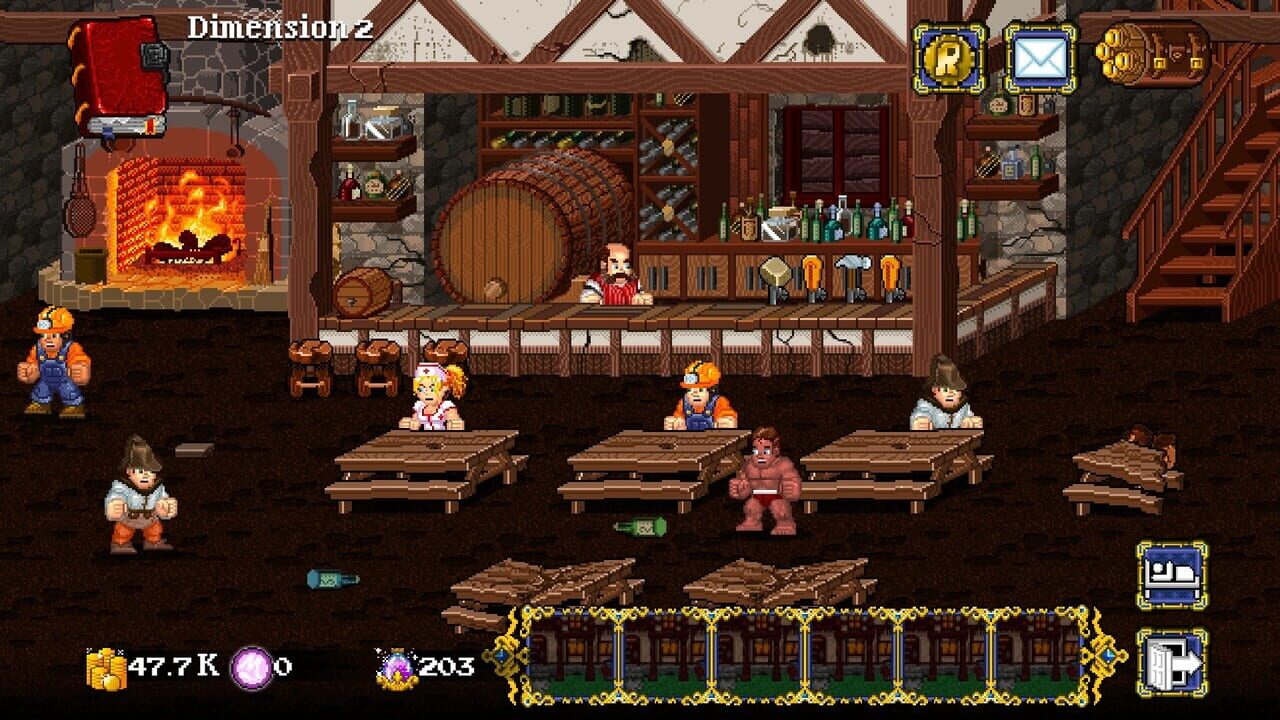
Task: Click the shirtless warrior standing mid-room
Action: tap(765, 480)
